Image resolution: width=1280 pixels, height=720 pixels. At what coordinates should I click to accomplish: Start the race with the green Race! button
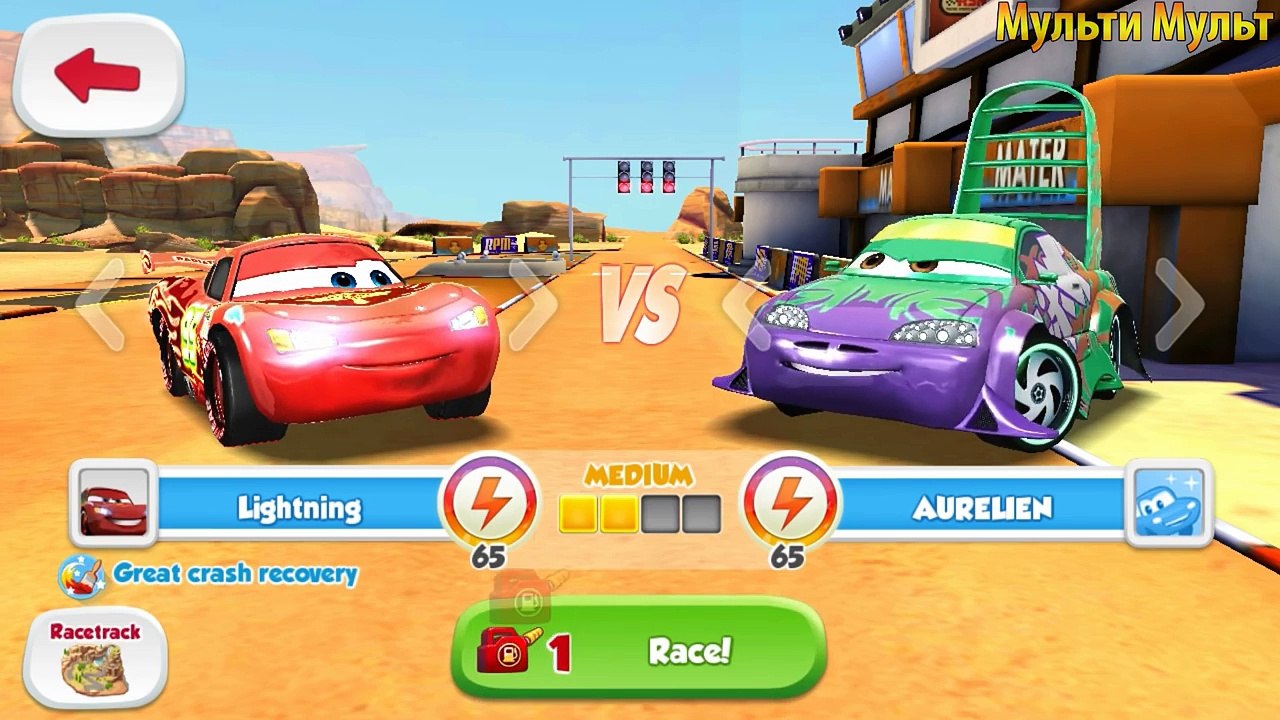point(638,651)
